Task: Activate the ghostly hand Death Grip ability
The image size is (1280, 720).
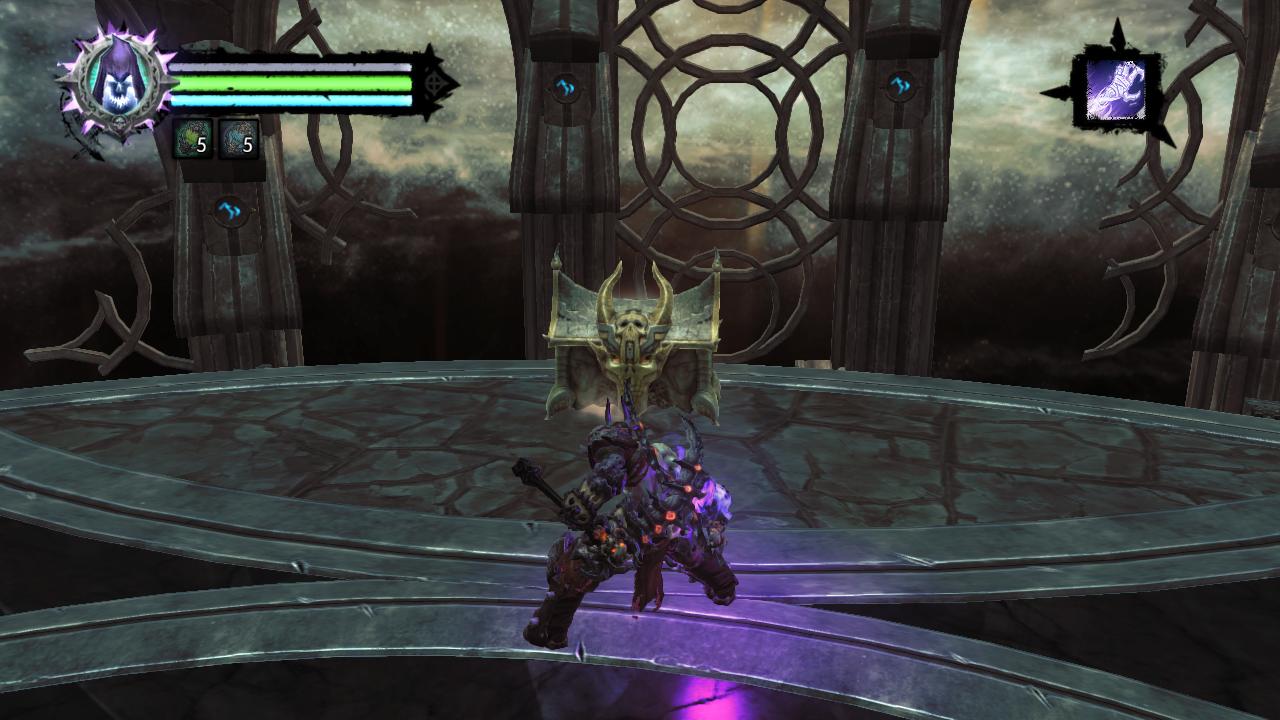Action: pos(1115,90)
